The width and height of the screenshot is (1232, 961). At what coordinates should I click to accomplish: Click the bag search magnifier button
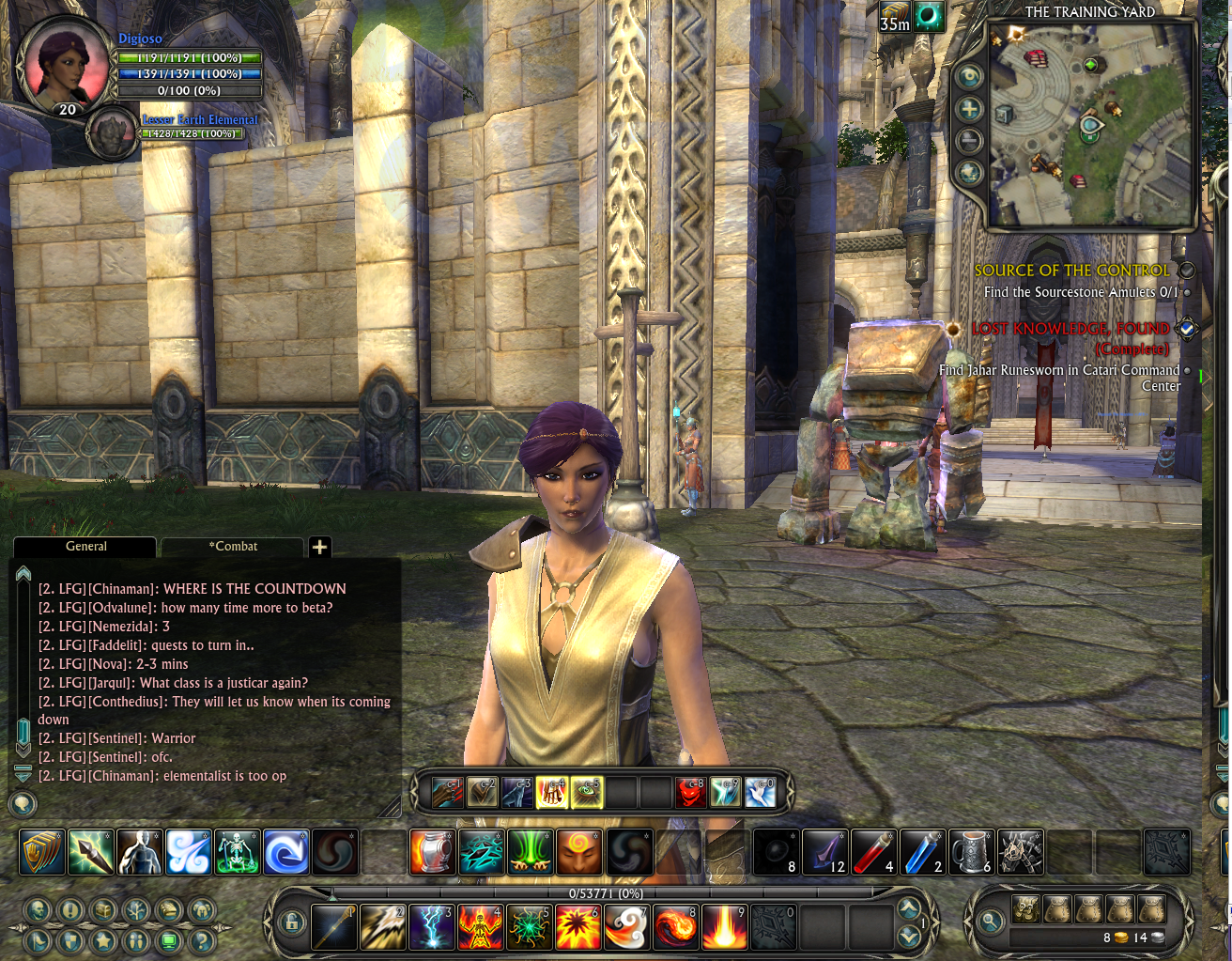pyautogui.click(x=990, y=922)
